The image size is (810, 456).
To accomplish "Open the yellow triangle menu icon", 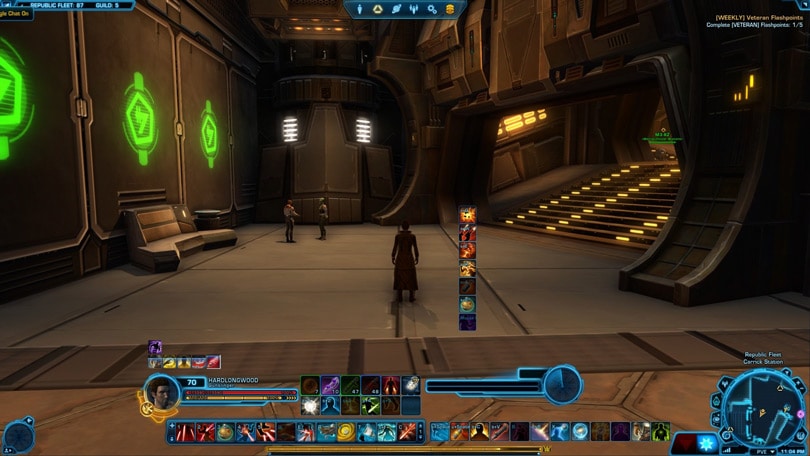I will tap(378, 9).
